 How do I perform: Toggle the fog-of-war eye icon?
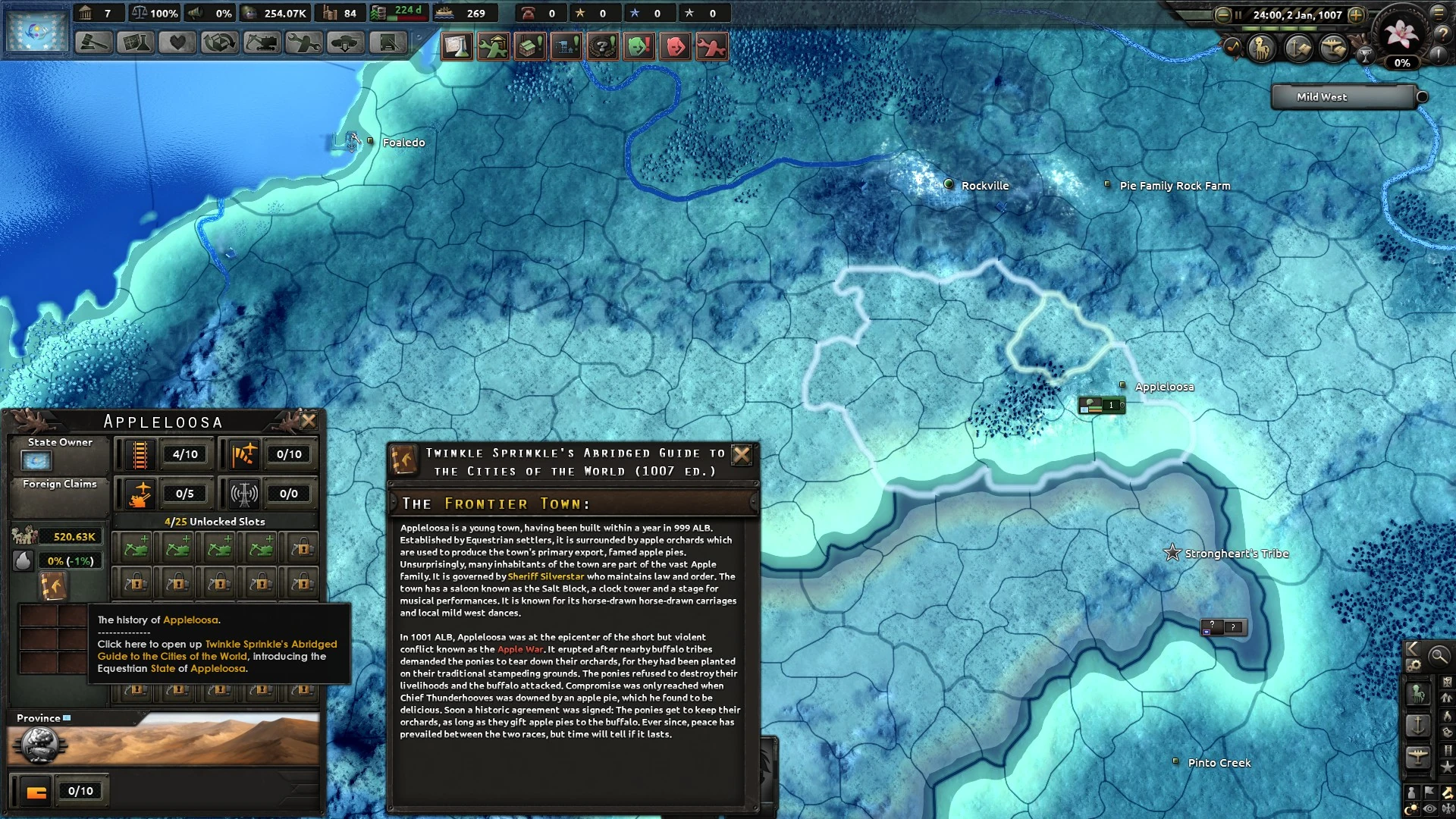(1428, 807)
